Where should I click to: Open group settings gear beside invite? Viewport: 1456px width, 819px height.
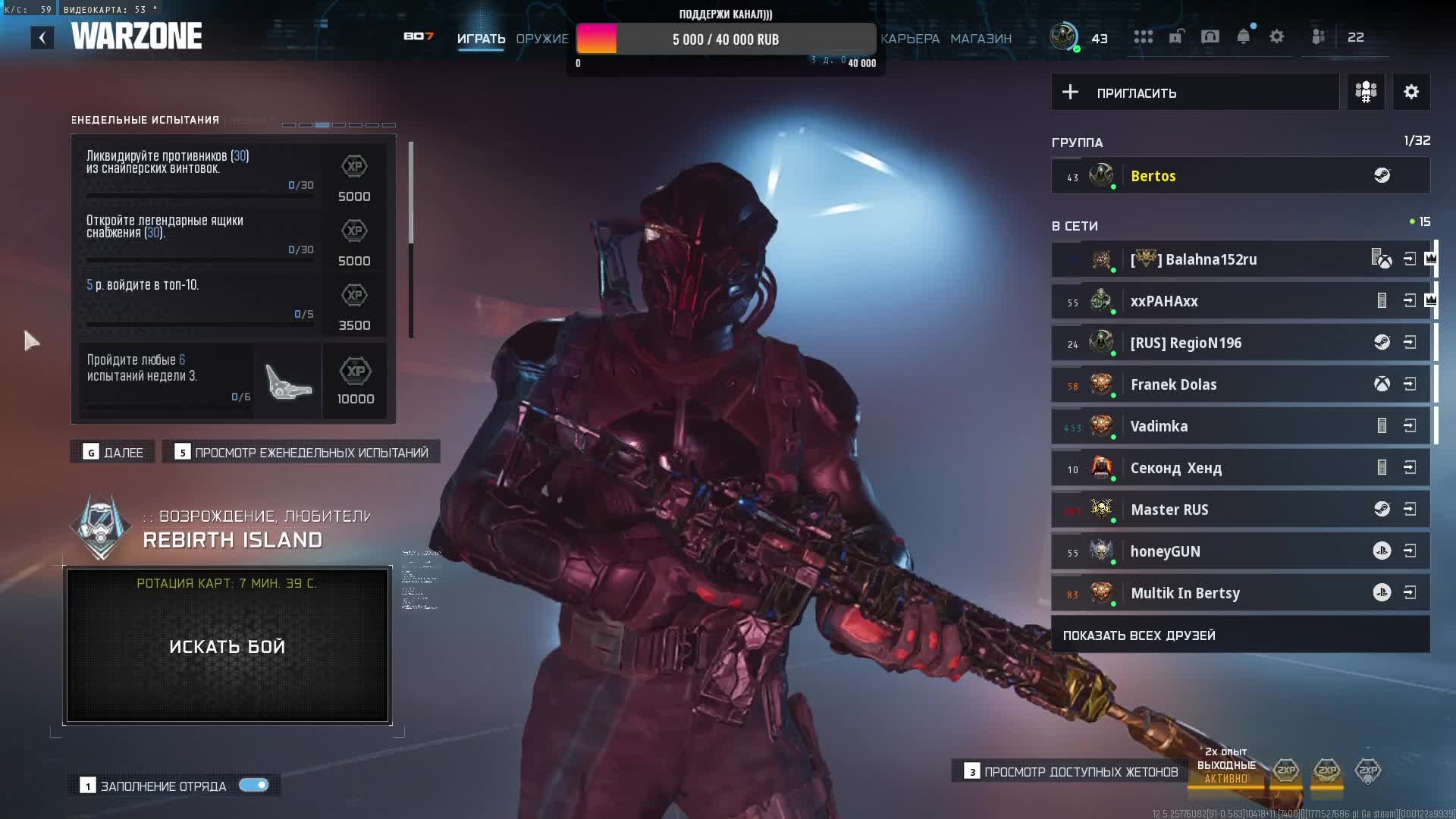(x=1410, y=93)
